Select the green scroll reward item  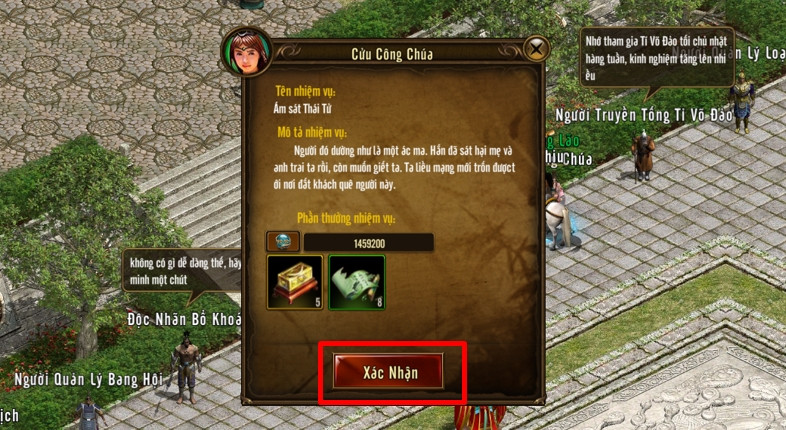pyautogui.click(x=357, y=280)
